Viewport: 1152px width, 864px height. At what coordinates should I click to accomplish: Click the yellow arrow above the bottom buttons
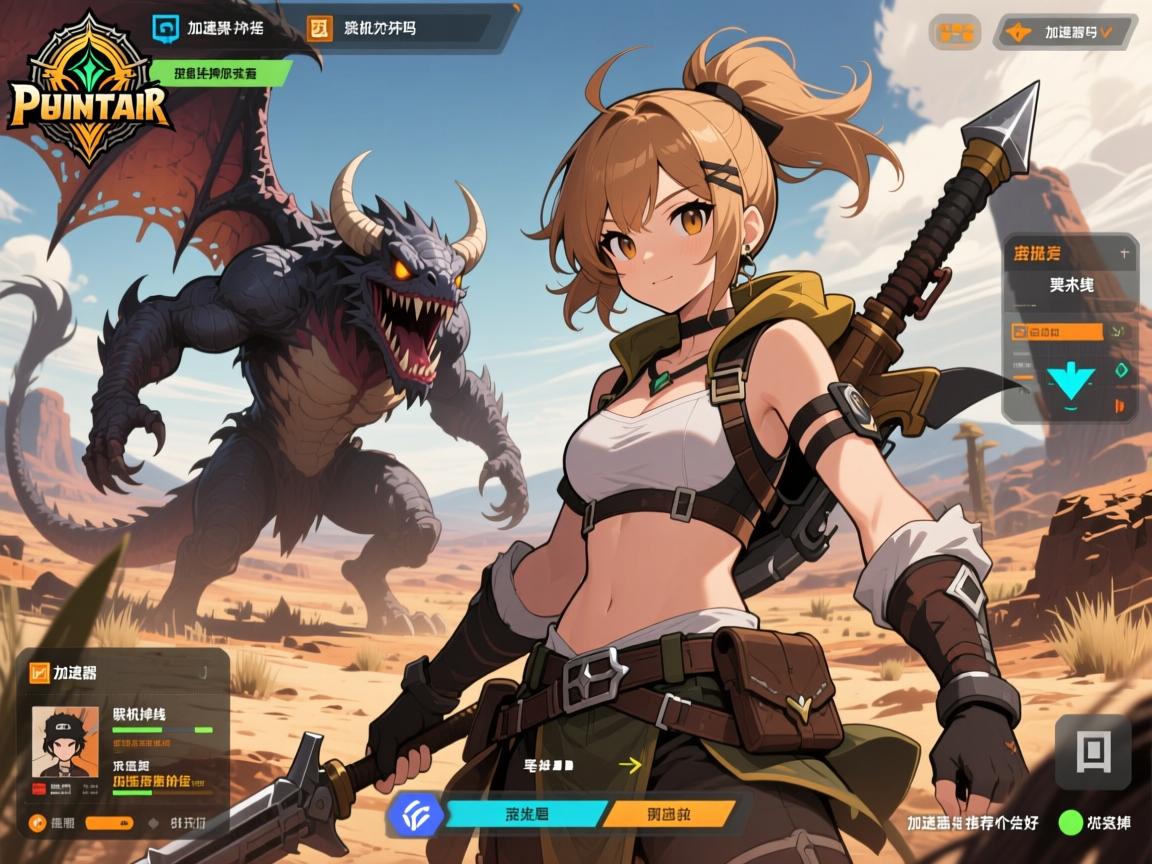[x=630, y=765]
